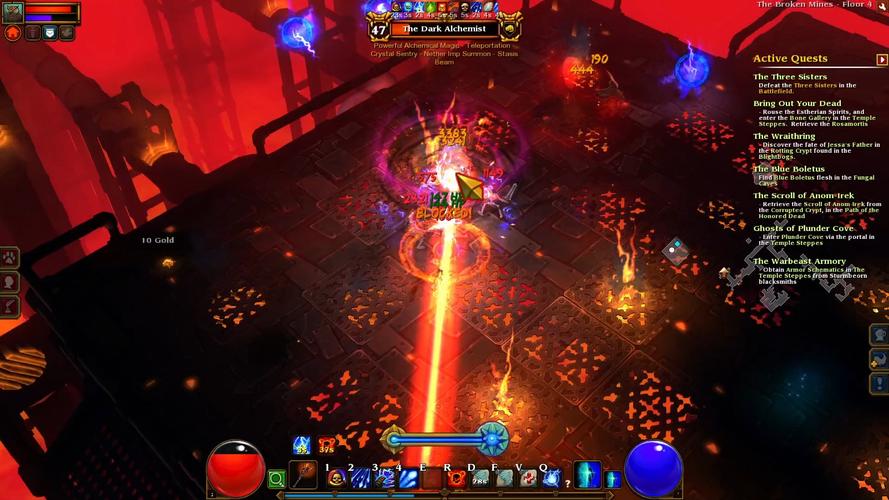This screenshot has width=889, height=500.
Task: Click the pet portrait in the corner
Action: [12, 13]
